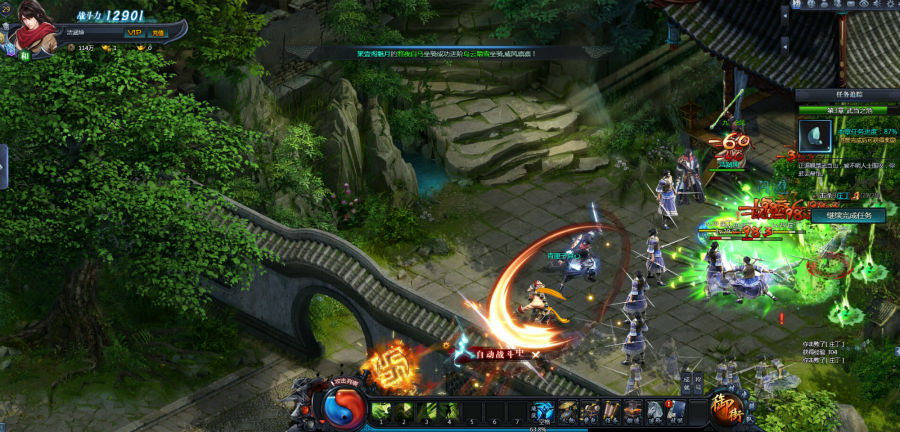This screenshot has width=900, height=432.
Task: Toggle the eye visibility icon in top bar
Action: click(864, 6)
